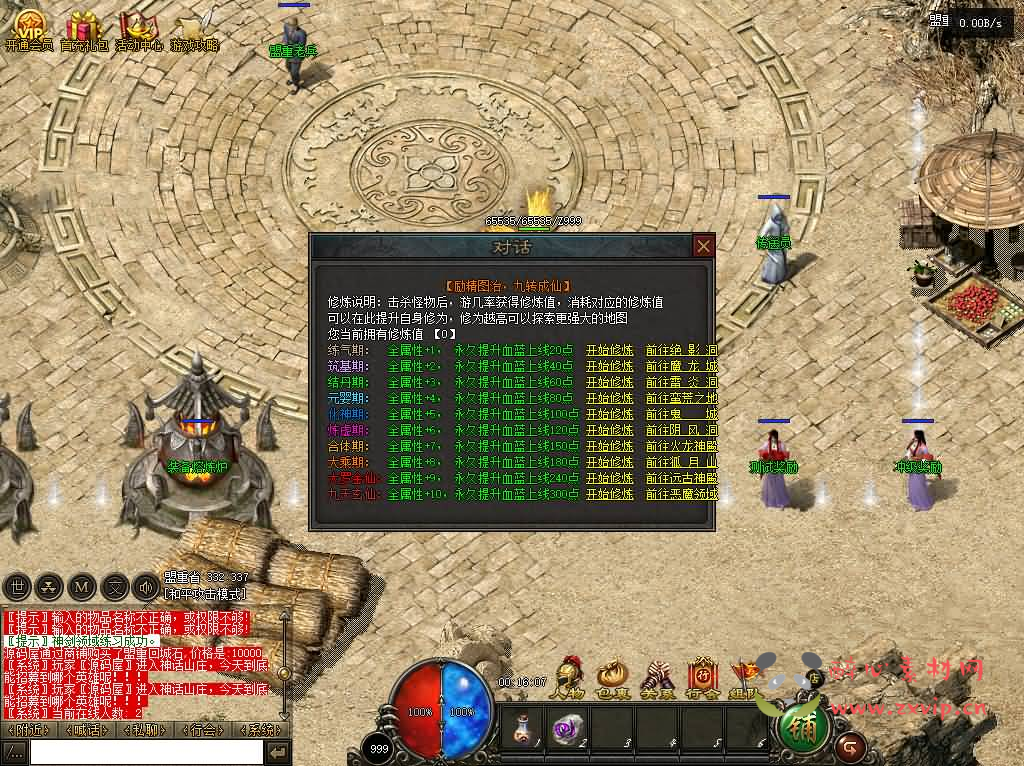Start 九天玄仙 cultivation via 开始修炼
This screenshot has height=766, width=1024.
[609, 494]
